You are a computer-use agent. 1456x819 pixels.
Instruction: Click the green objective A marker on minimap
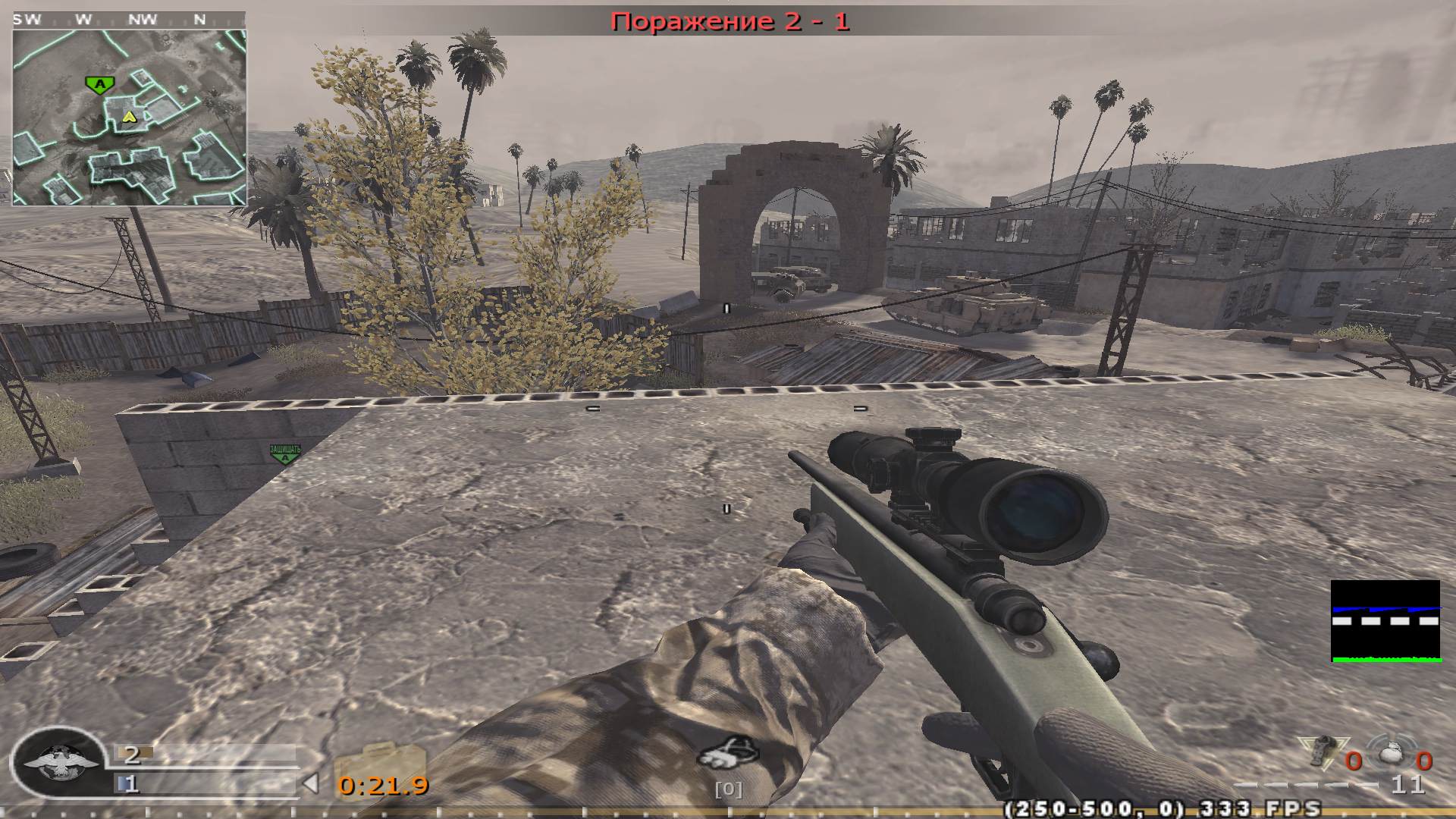[x=99, y=83]
